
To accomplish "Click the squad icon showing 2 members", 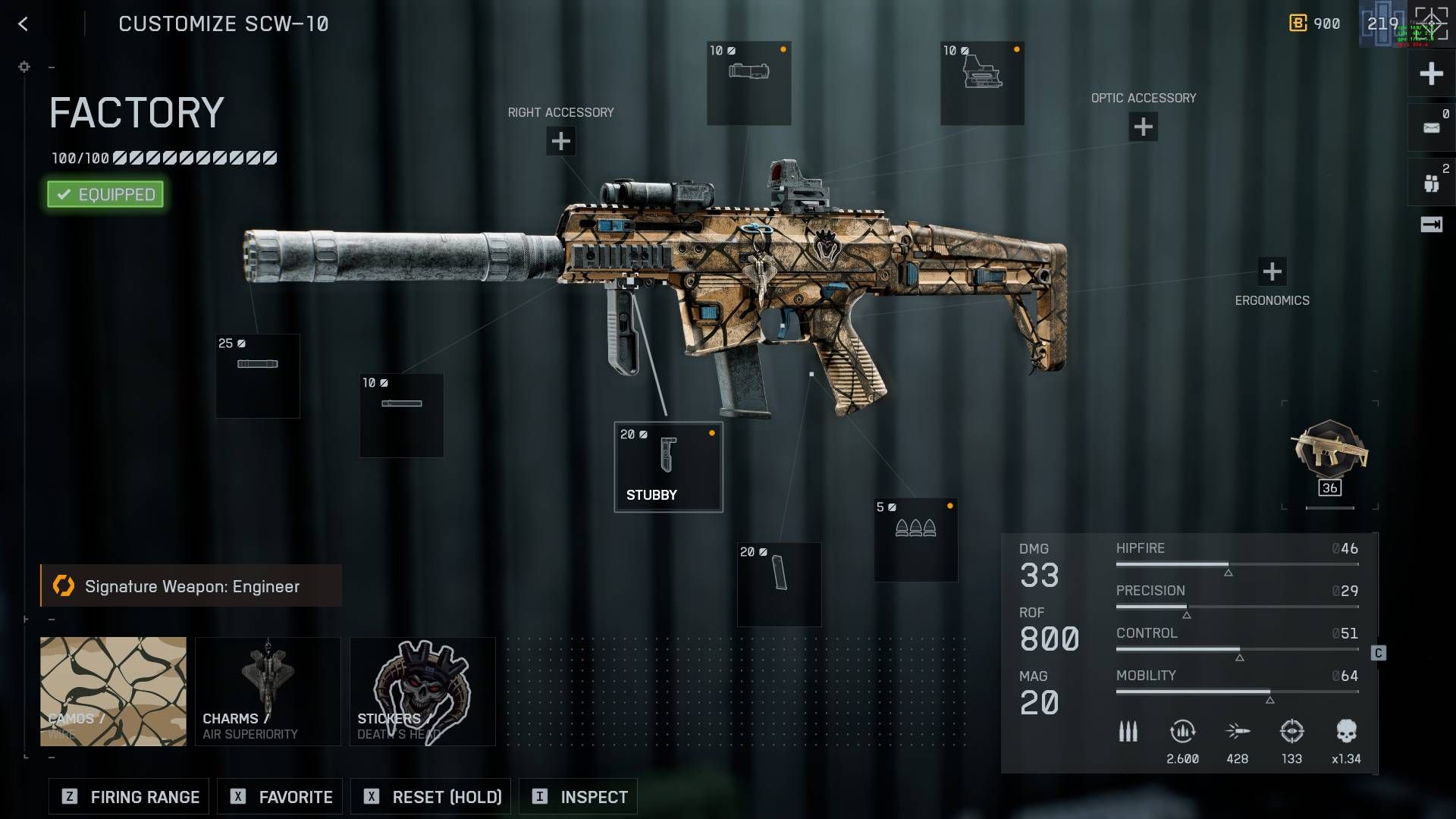I will [1432, 180].
